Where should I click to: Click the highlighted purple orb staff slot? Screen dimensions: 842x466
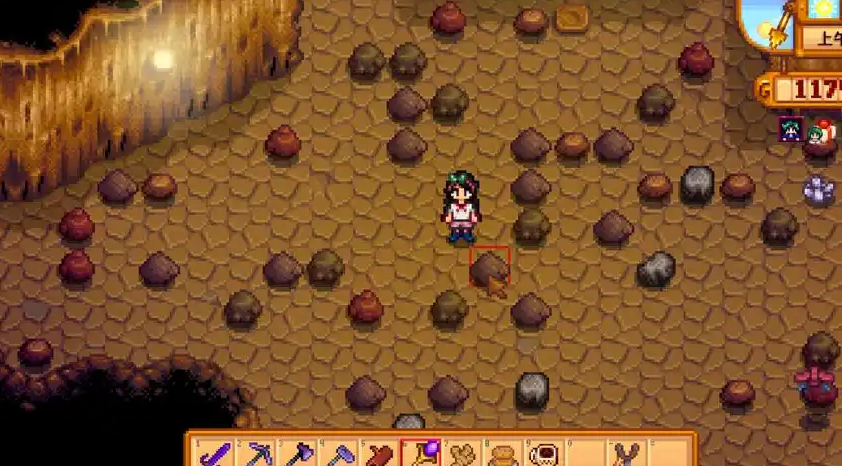[418, 455]
